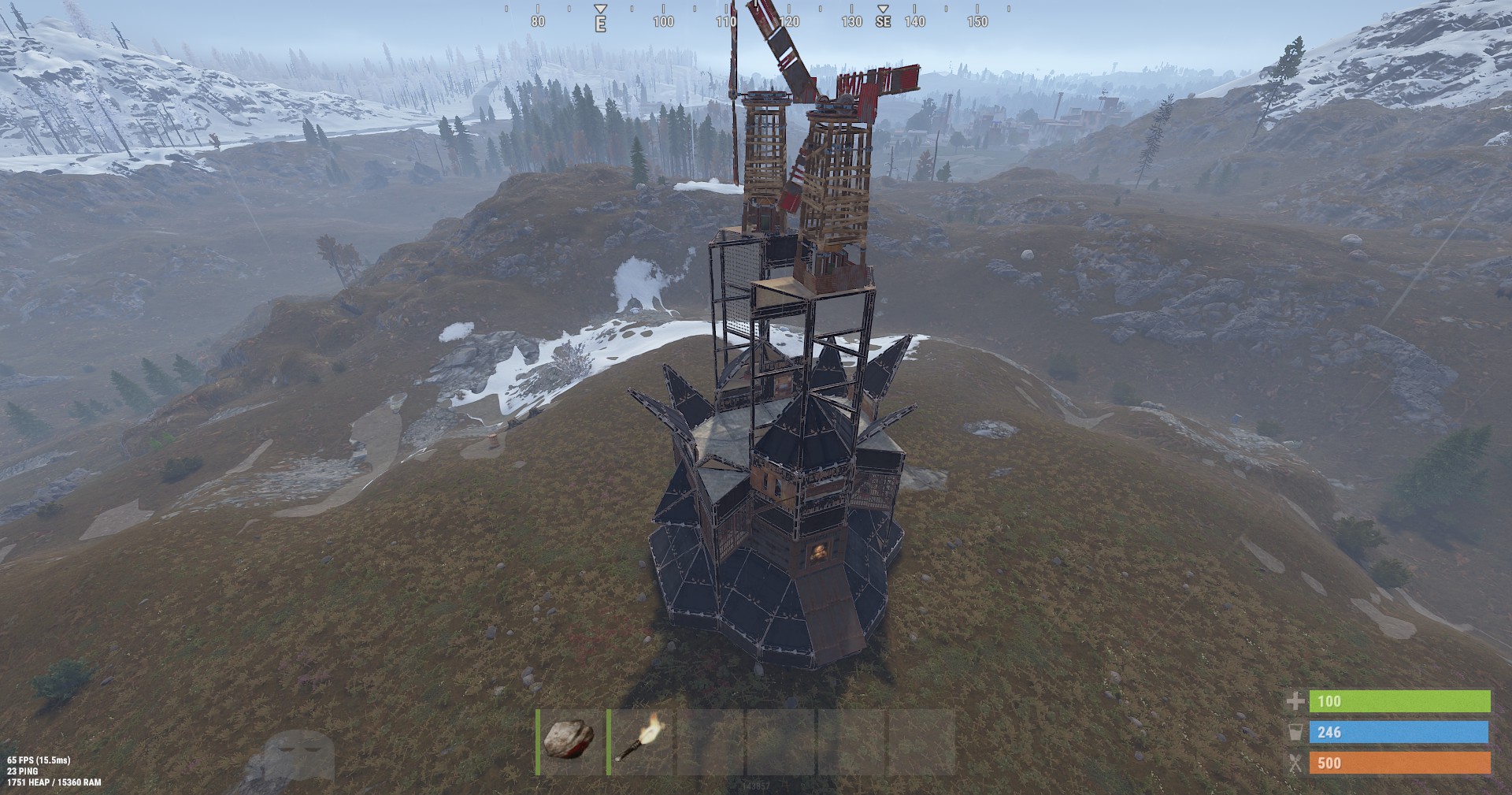
Task: Toggle the green selection bar on the rock slot
Action: [539, 741]
